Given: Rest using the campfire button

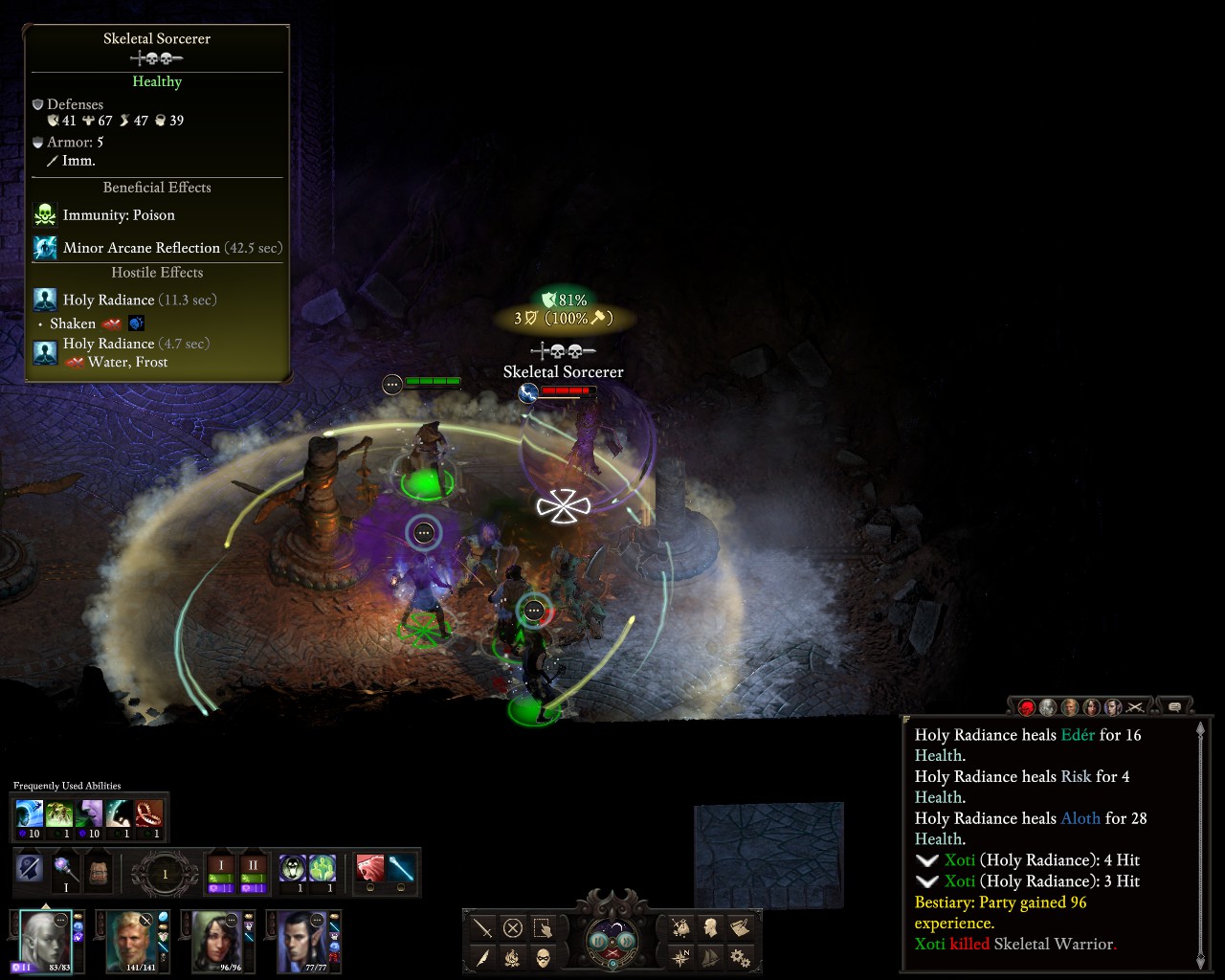Looking at the screenshot, I should coord(513,957).
